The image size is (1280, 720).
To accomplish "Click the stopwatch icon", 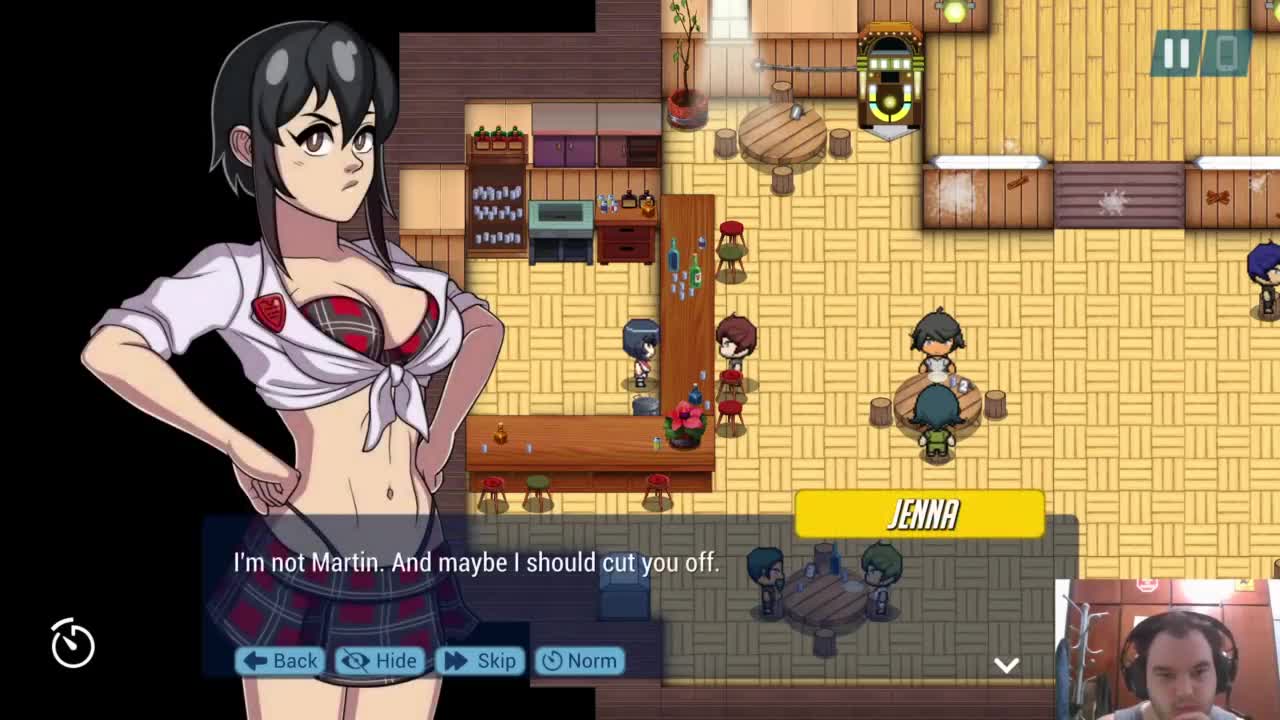I will (x=73, y=643).
